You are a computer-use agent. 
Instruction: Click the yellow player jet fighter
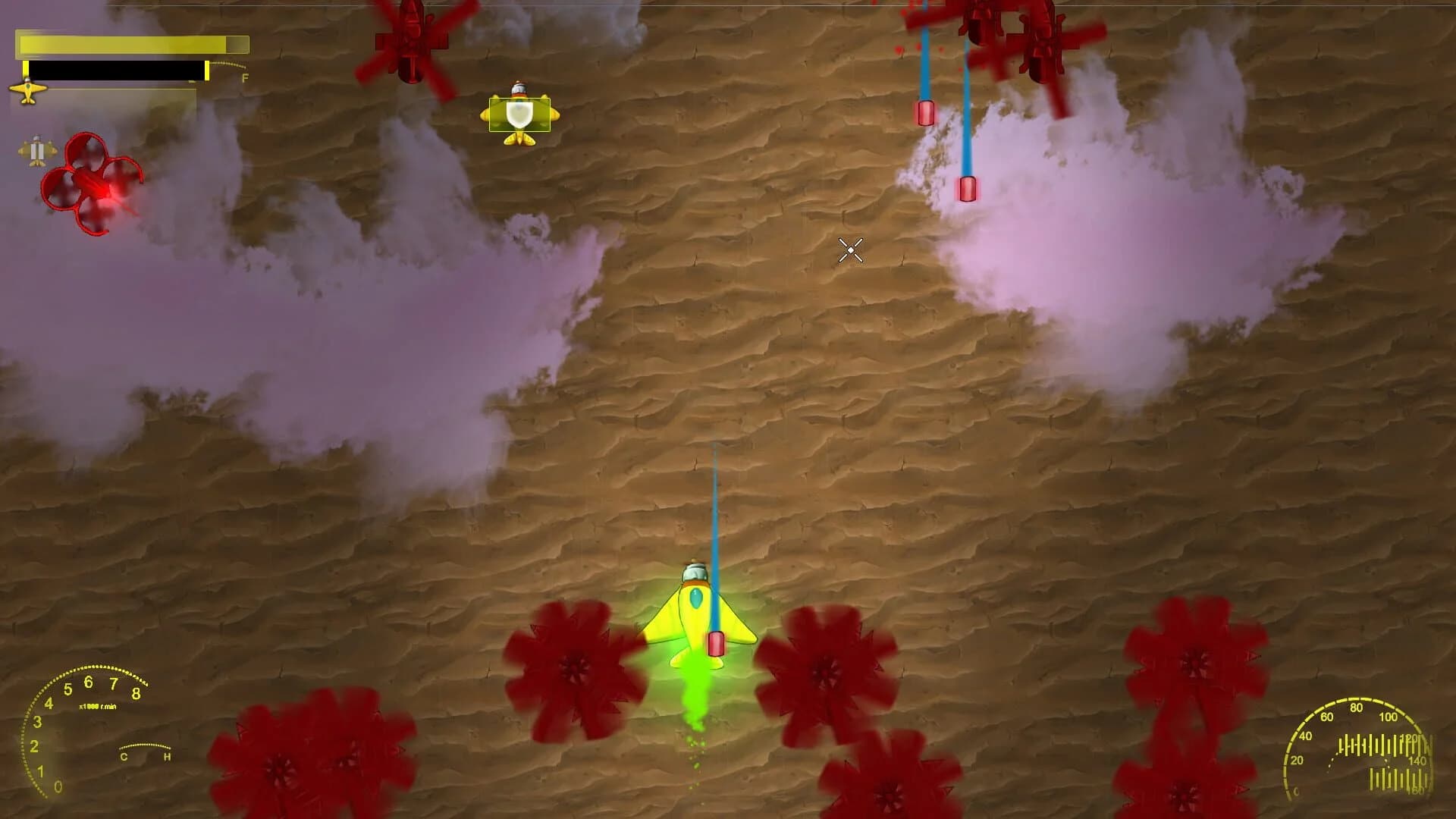click(x=699, y=614)
